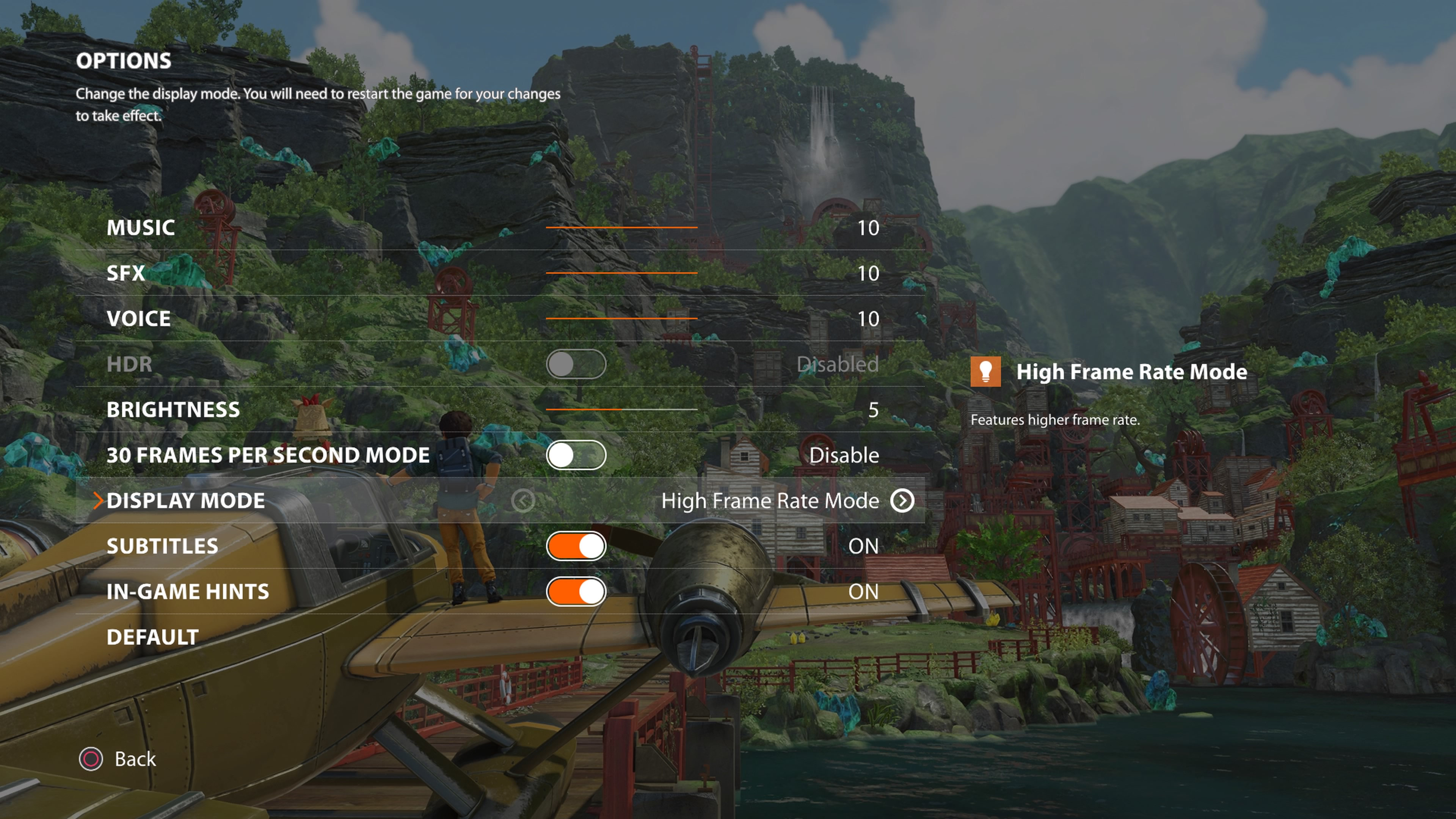Screen dimensions: 1456x819
Task: Adjust the SFX volume slider
Action: (x=622, y=273)
